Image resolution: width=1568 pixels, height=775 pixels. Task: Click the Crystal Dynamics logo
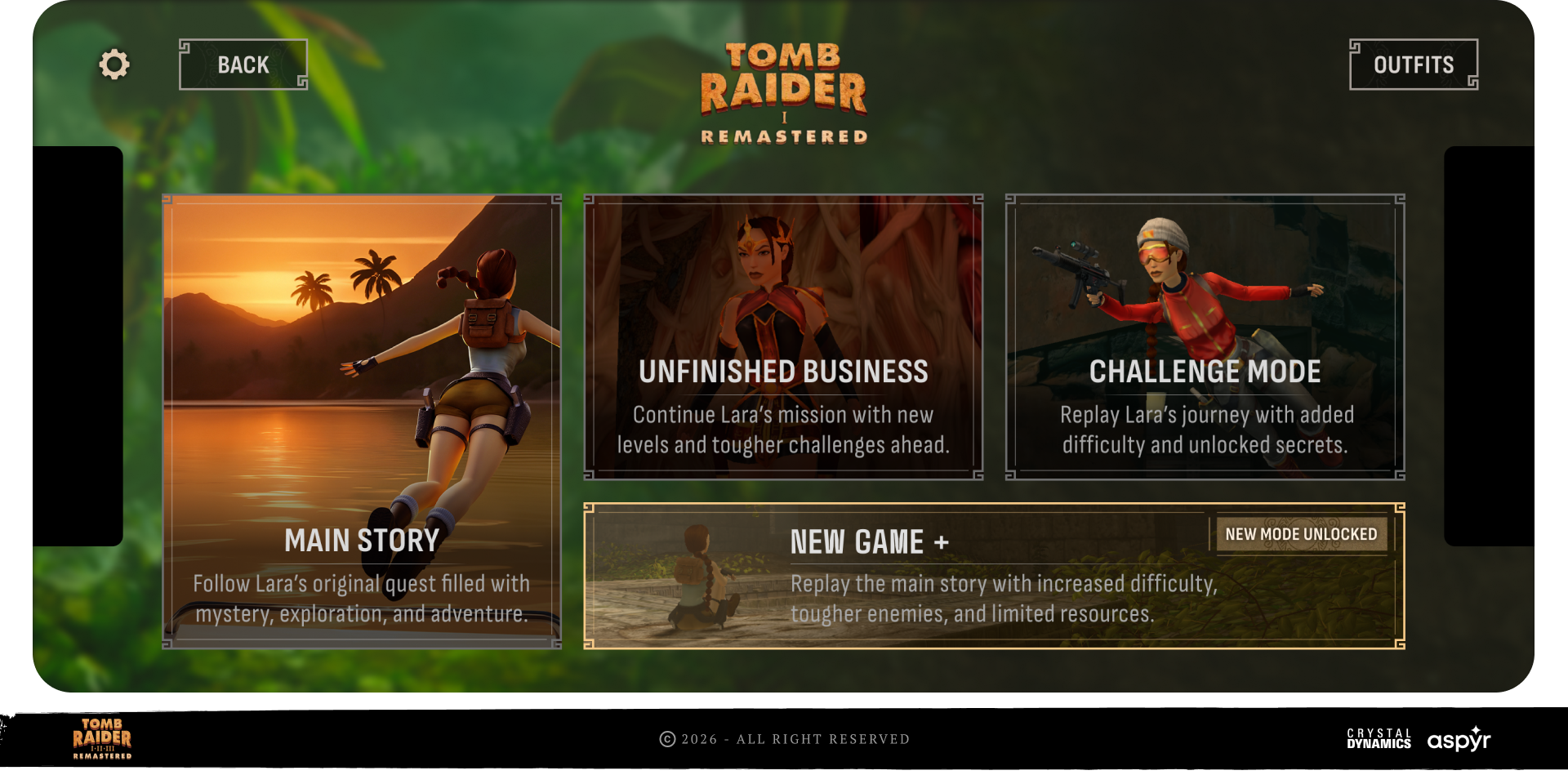(x=1379, y=739)
